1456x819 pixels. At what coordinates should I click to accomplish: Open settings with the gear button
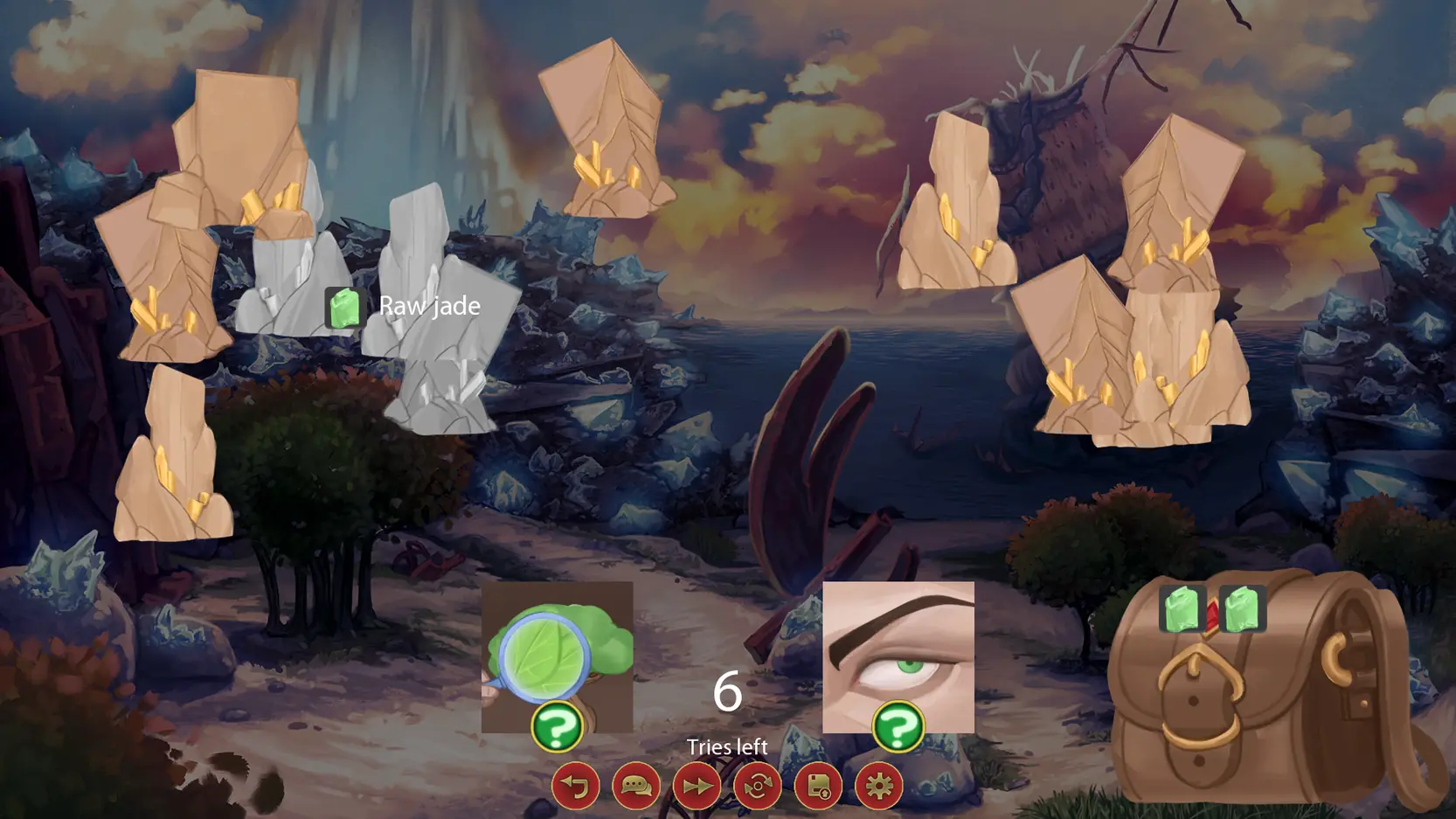878,786
